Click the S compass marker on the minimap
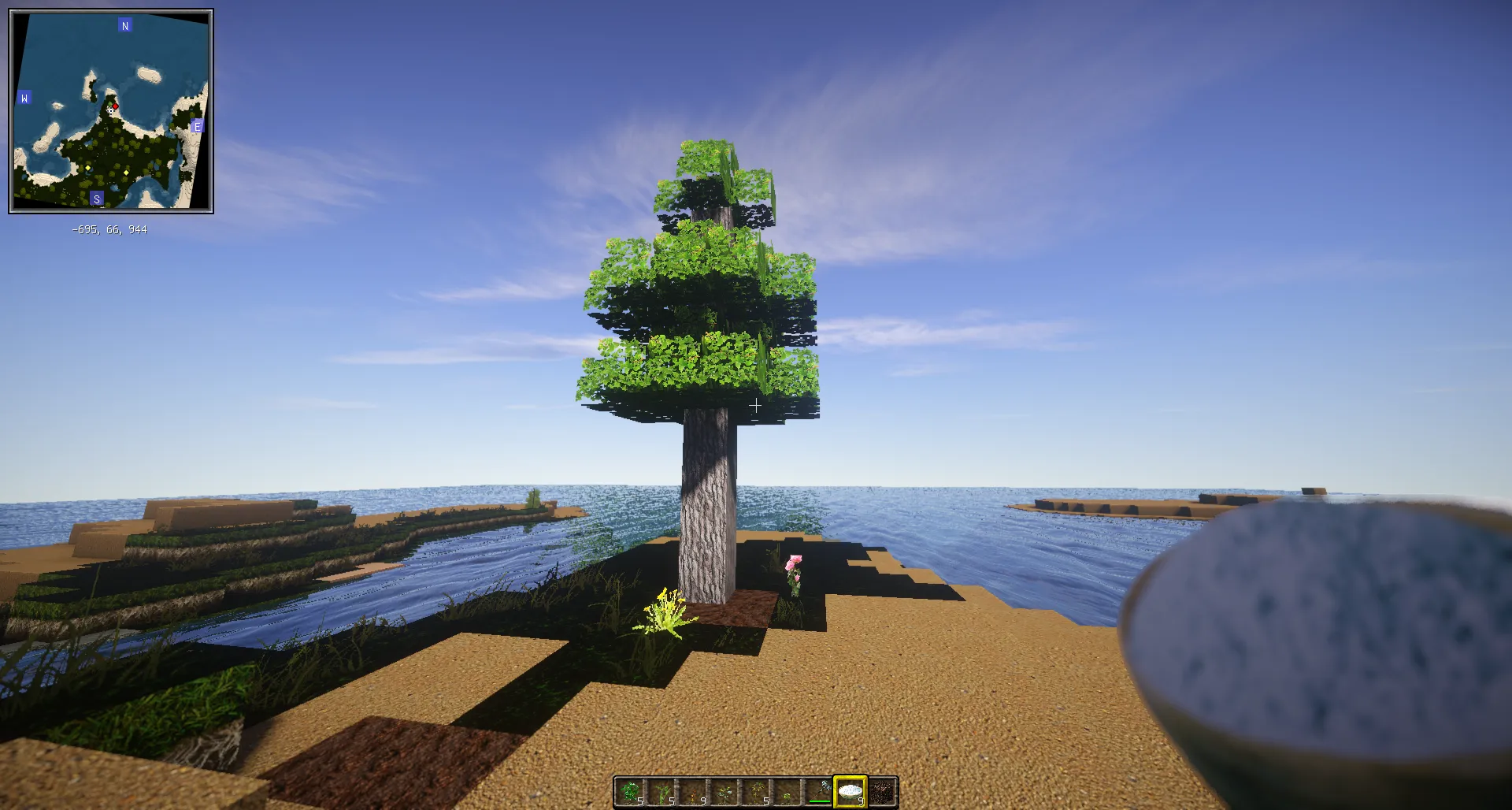This screenshot has width=1512, height=810. tap(97, 199)
